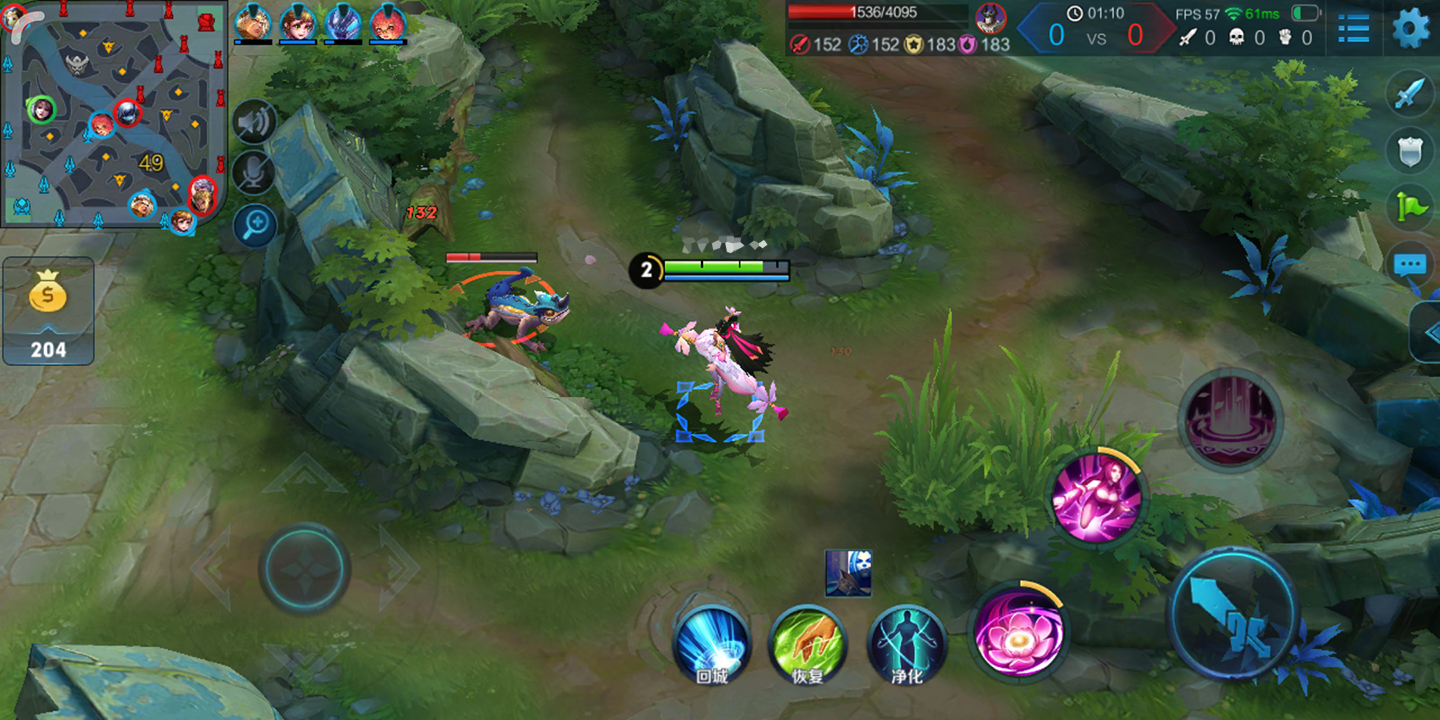
Task: Open the quick chat bubble
Action: click(x=1411, y=265)
